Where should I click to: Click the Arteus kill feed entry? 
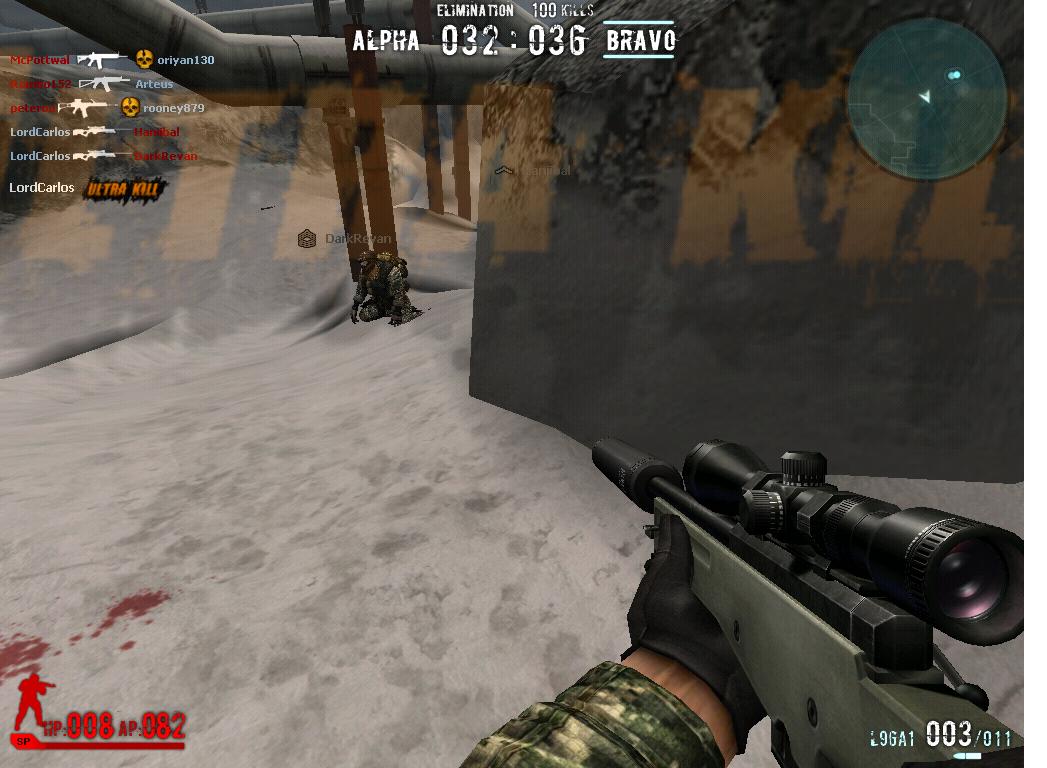pyautogui.click(x=154, y=84)
